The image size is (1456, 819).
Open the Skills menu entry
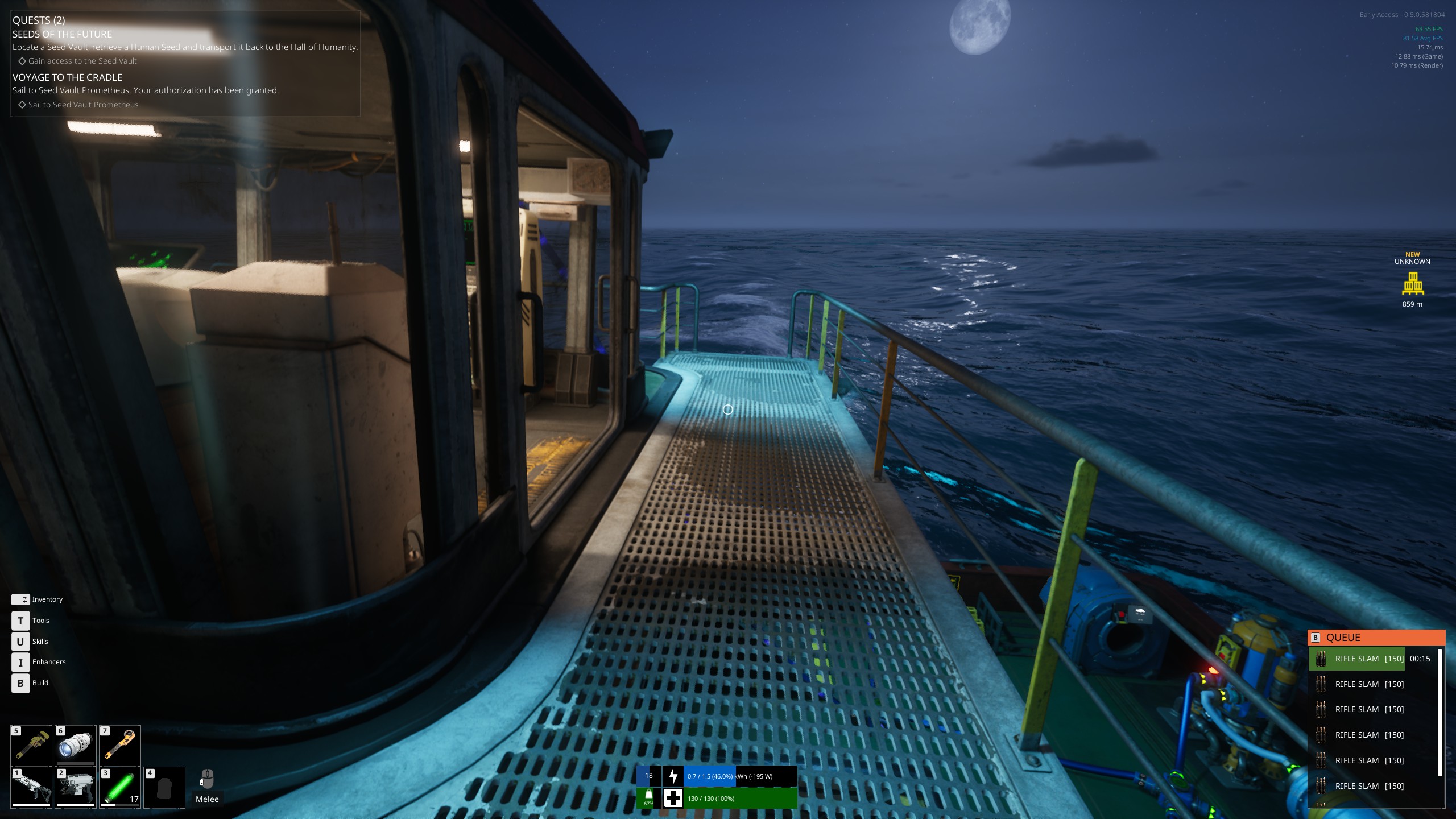click(x=20, y=642)
